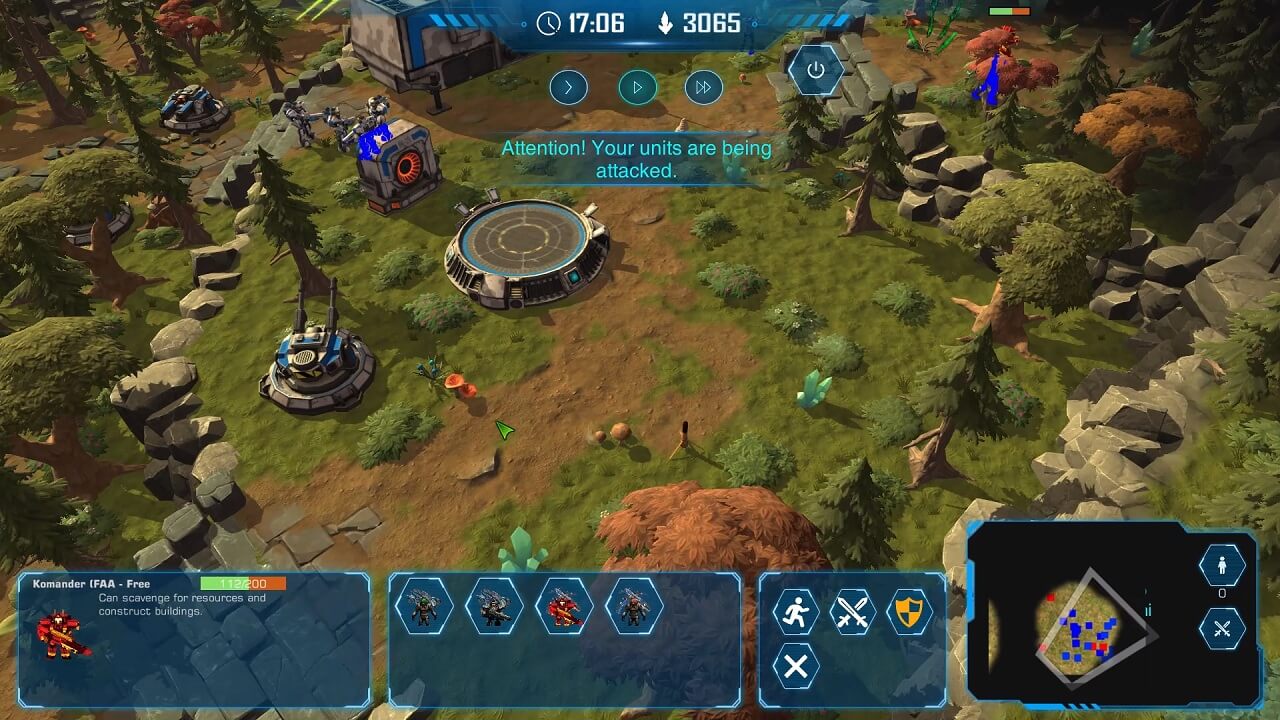Pick the red-helmet soldier unit icon

click(x=634, y=606)
